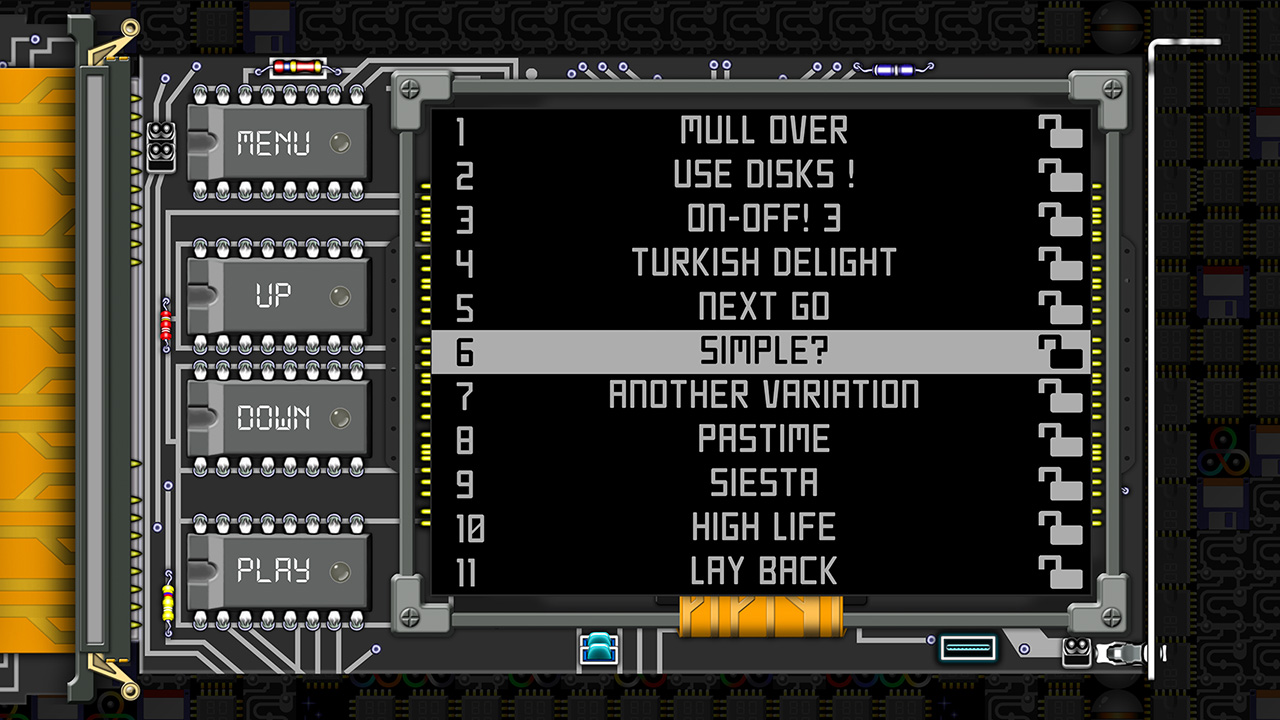Select level 10 HIGH LIFE
The width and height of the screenshot is (1280, 720).
pos(765,526)
